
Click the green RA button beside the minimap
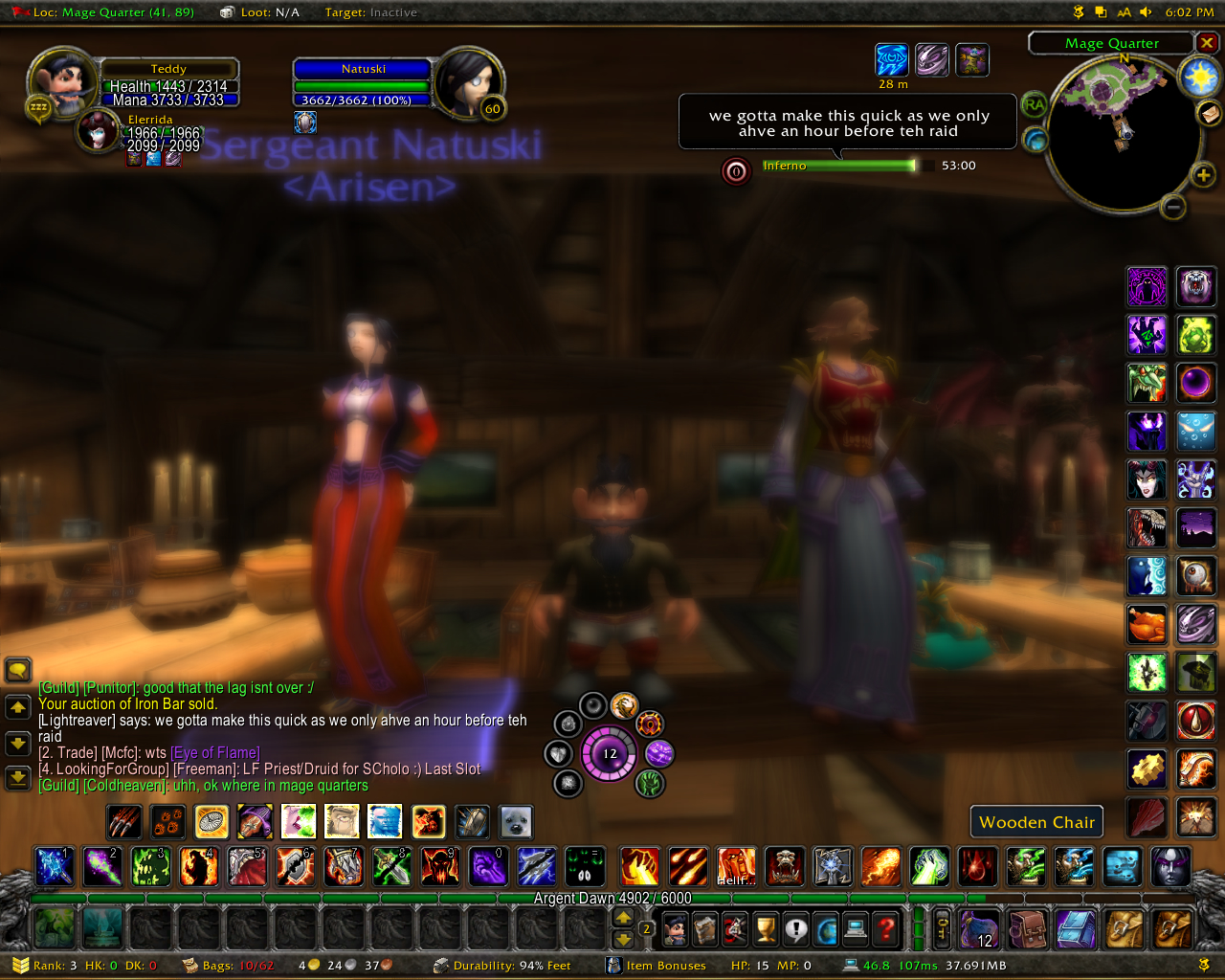point(1035,104)
